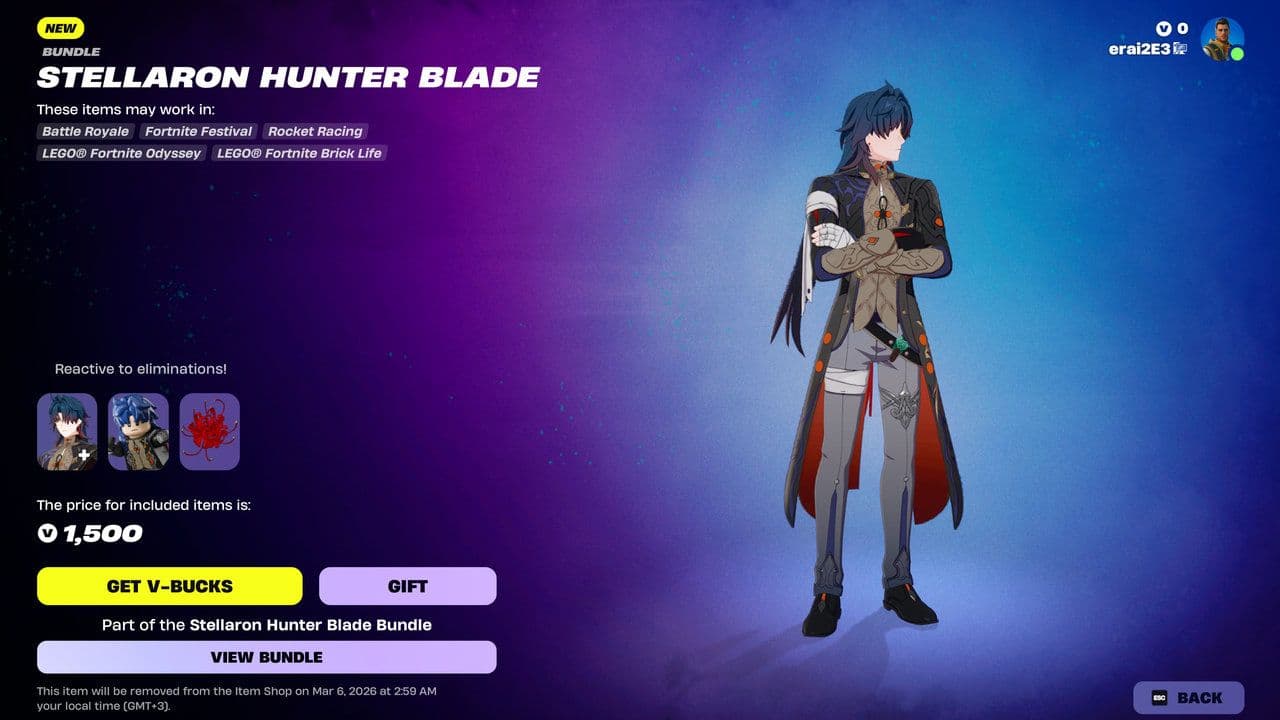Click VIEW BUNDLE

click(266, 657)
